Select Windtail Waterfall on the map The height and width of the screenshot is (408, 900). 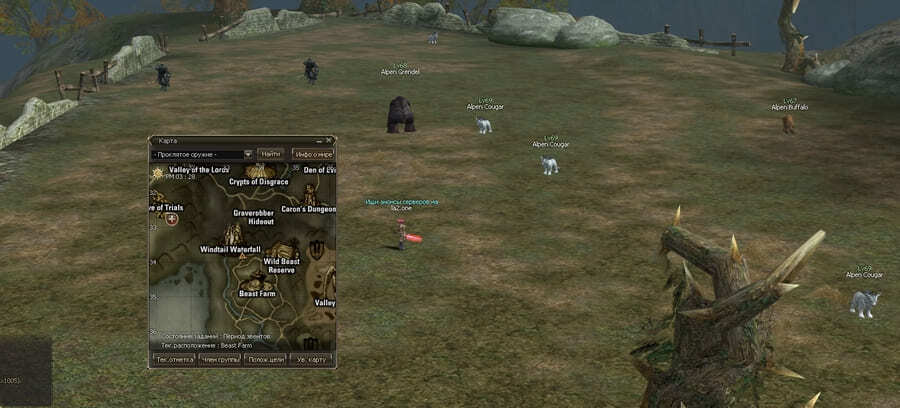pyautogui.click(x=231, y=248)
